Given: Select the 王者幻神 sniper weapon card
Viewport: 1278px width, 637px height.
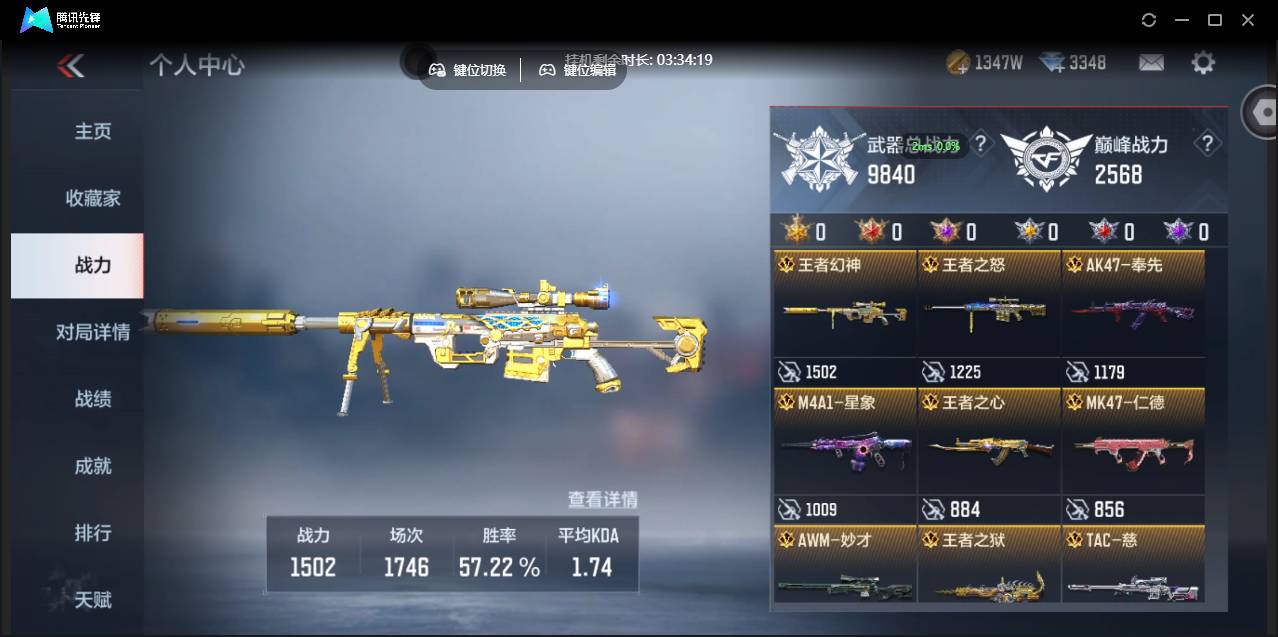Looking at the screenshot, I should pos(845,312).
